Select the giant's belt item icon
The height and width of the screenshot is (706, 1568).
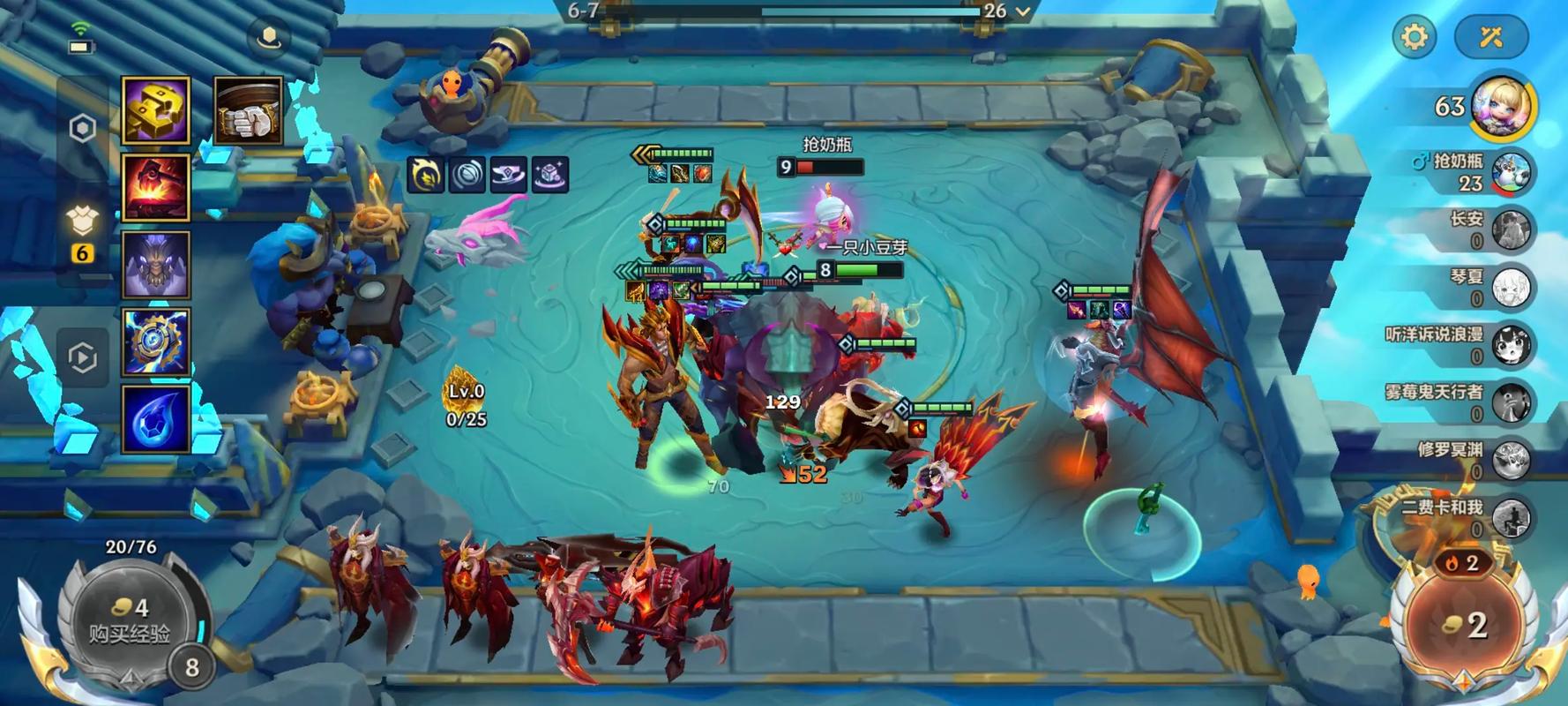[248, 111]
